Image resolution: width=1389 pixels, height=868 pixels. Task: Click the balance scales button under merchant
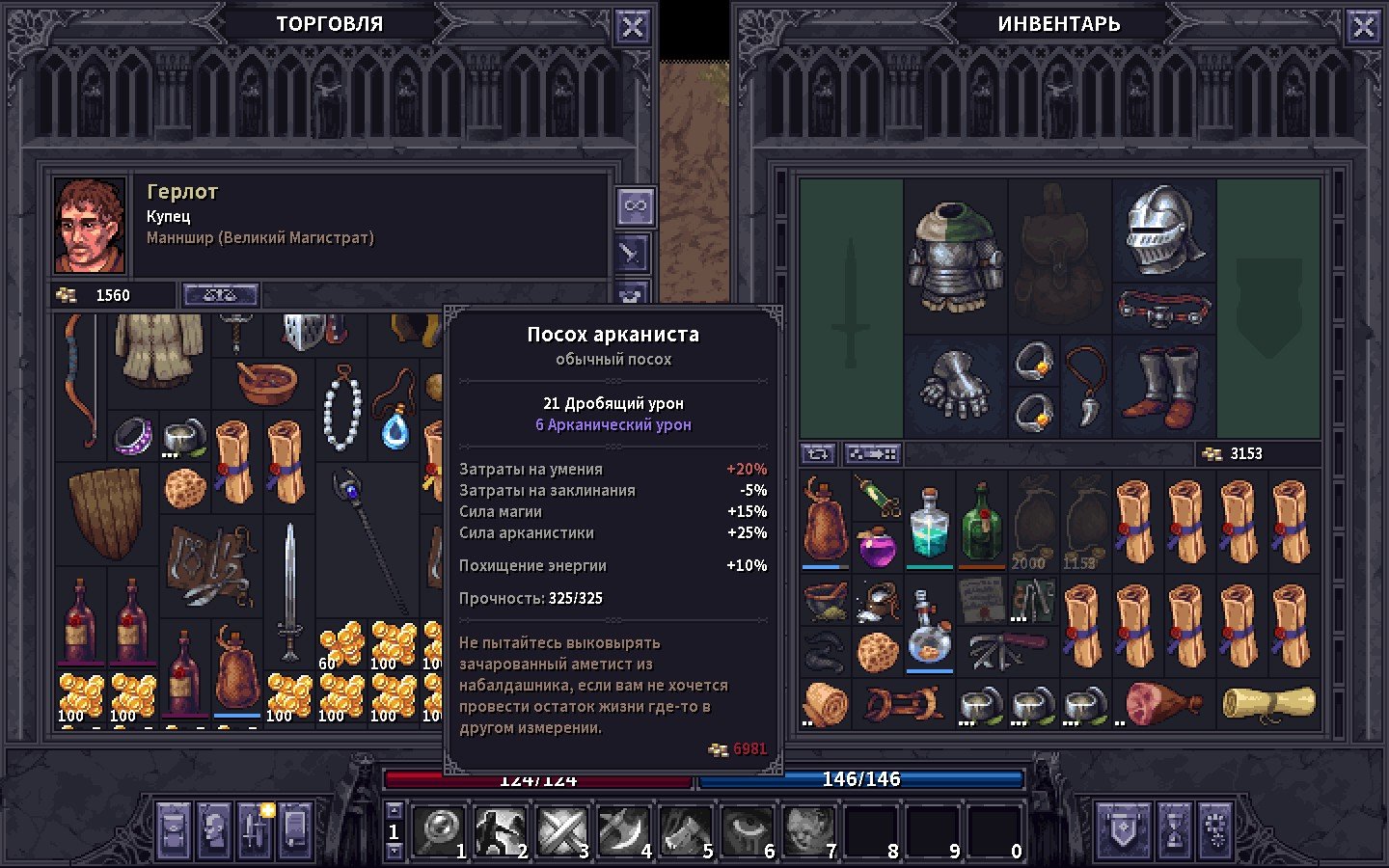tap(220, 295)
